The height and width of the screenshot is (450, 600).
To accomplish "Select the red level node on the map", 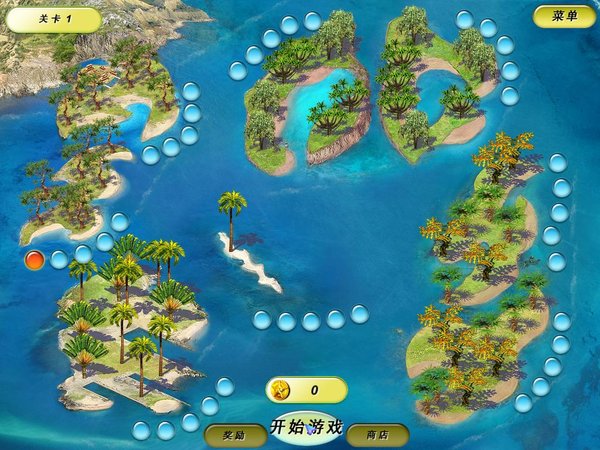I will click(x=34, y=260).
